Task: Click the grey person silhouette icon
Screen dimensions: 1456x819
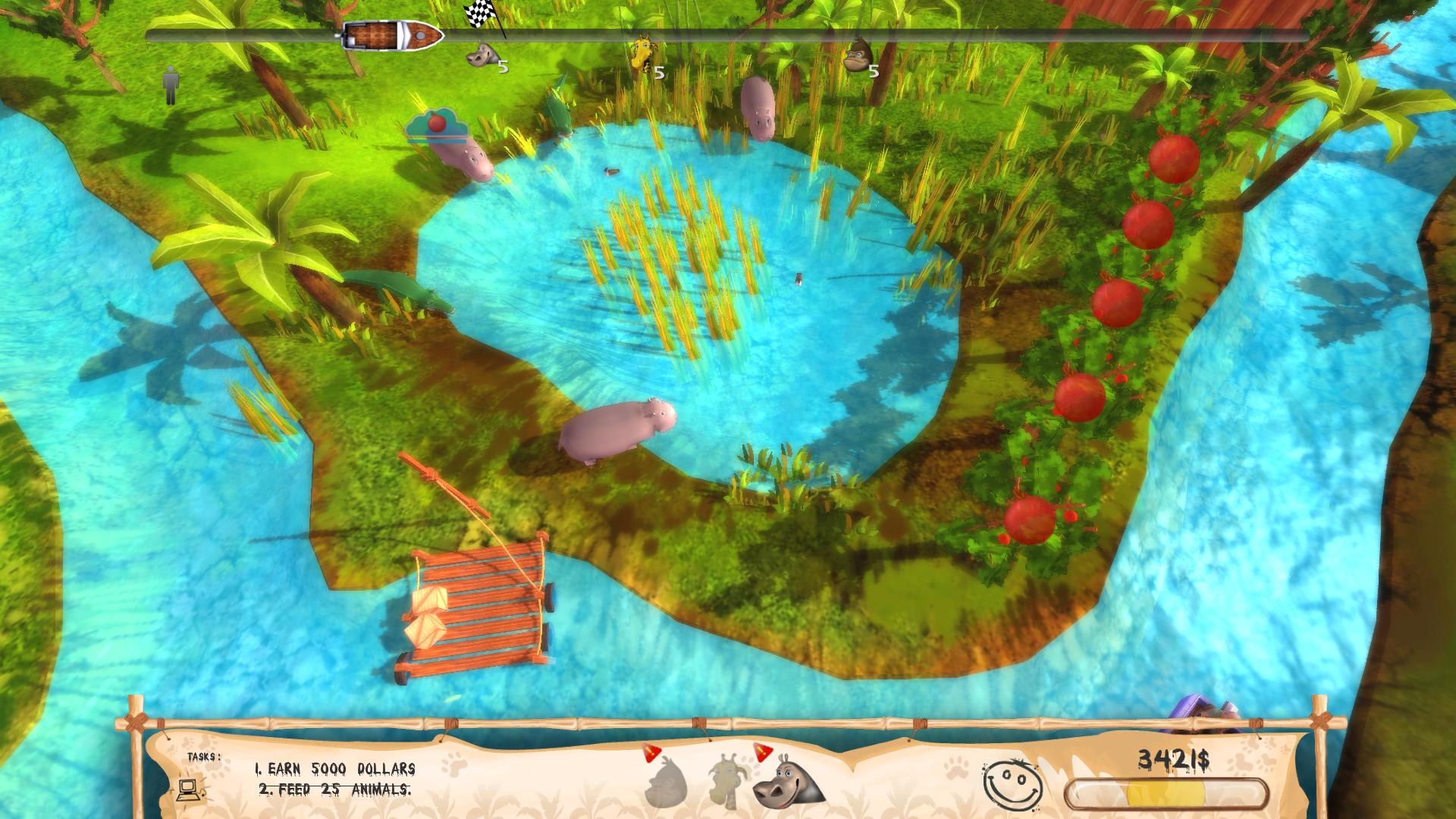Action: (x=171, y=85)
